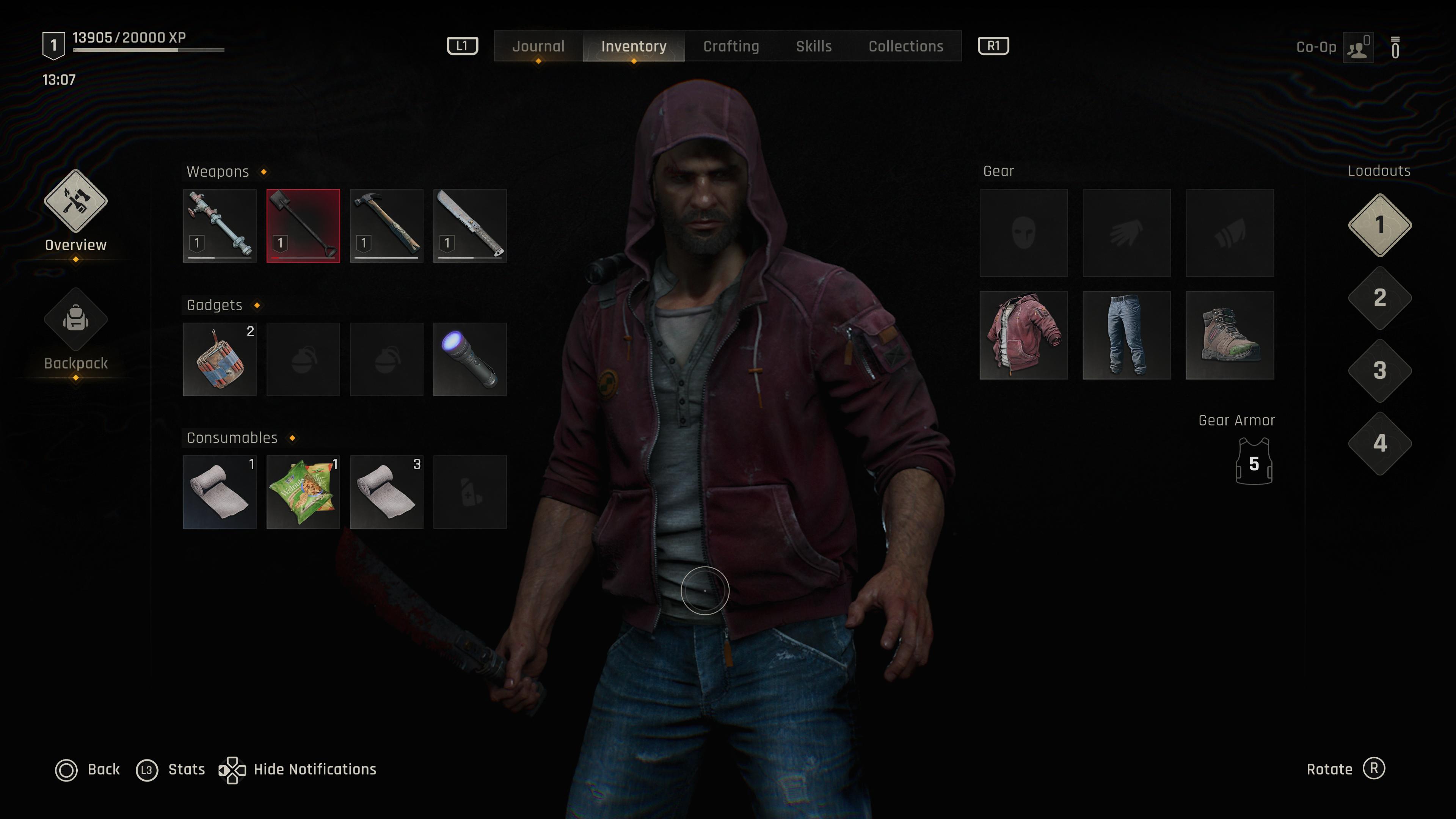Open the Crafting tab
The image size is (1456, 819).
[731, 46]
